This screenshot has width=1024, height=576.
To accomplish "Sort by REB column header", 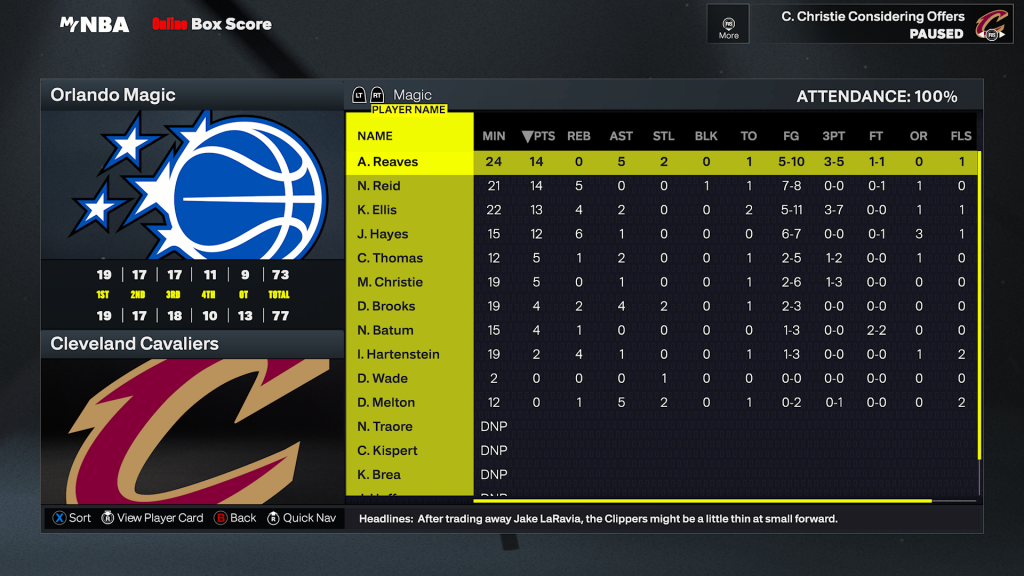I will [x=579, y=136].
